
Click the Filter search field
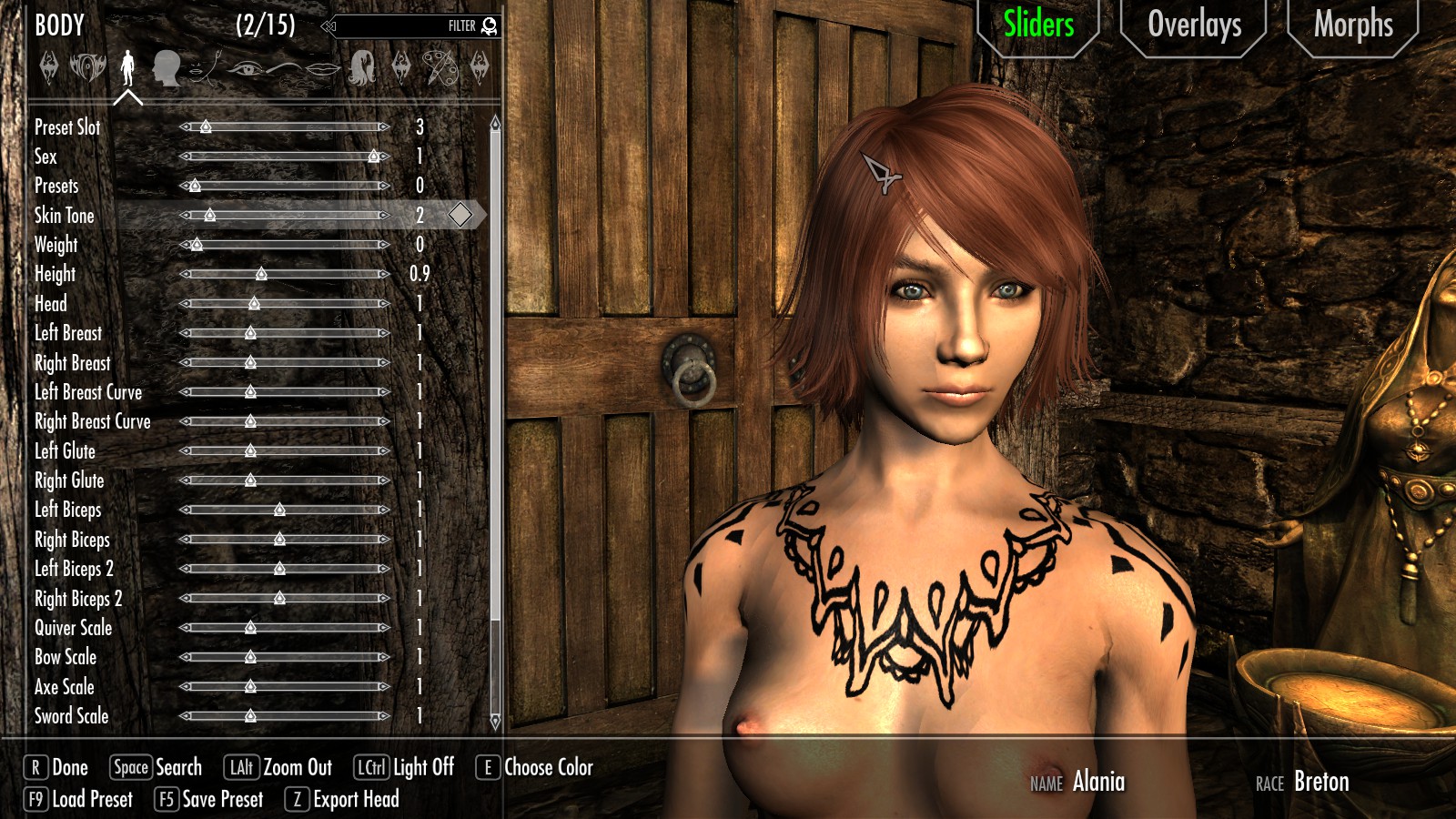409,26
